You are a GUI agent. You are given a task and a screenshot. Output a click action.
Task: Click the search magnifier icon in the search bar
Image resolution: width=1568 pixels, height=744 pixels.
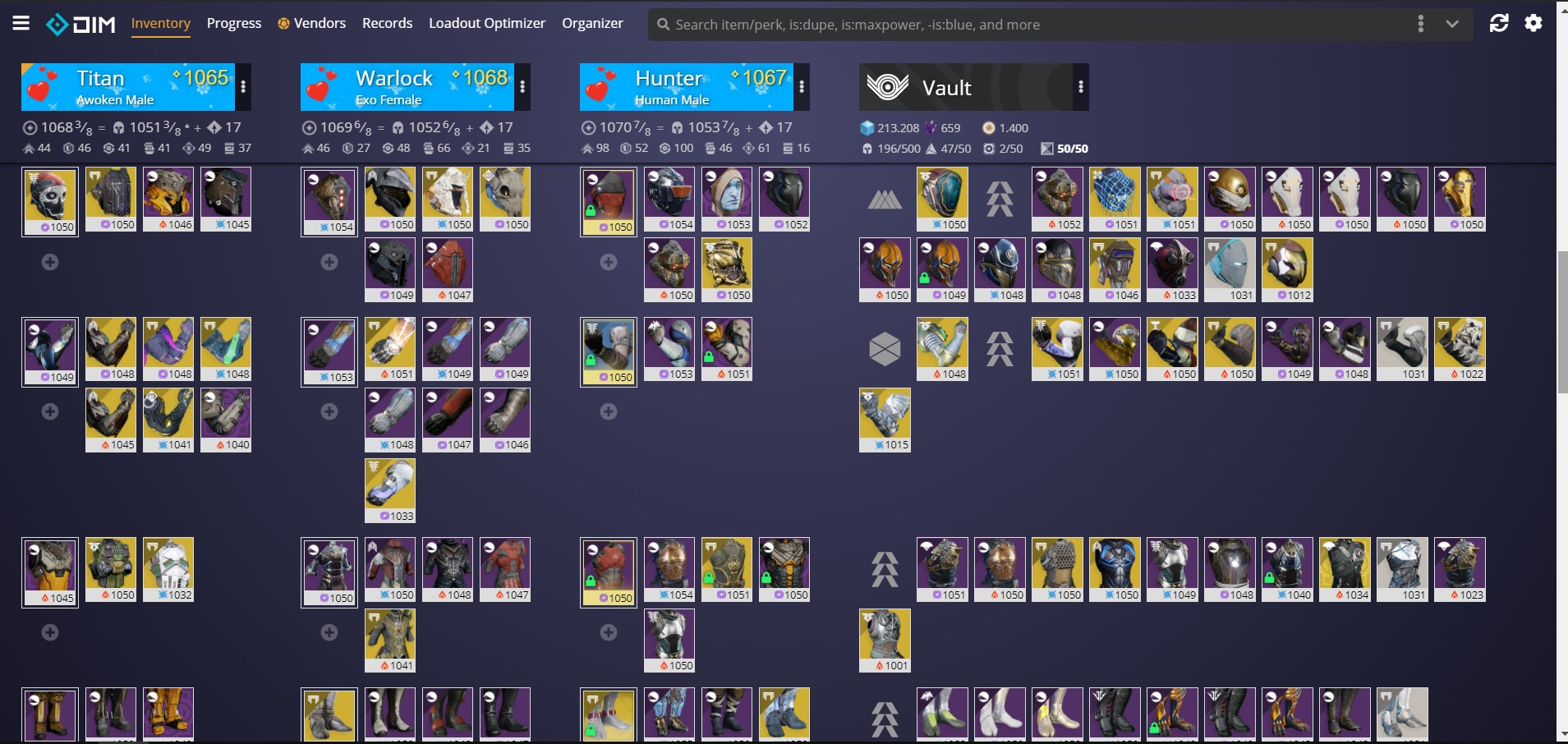(x=664, y=24)
